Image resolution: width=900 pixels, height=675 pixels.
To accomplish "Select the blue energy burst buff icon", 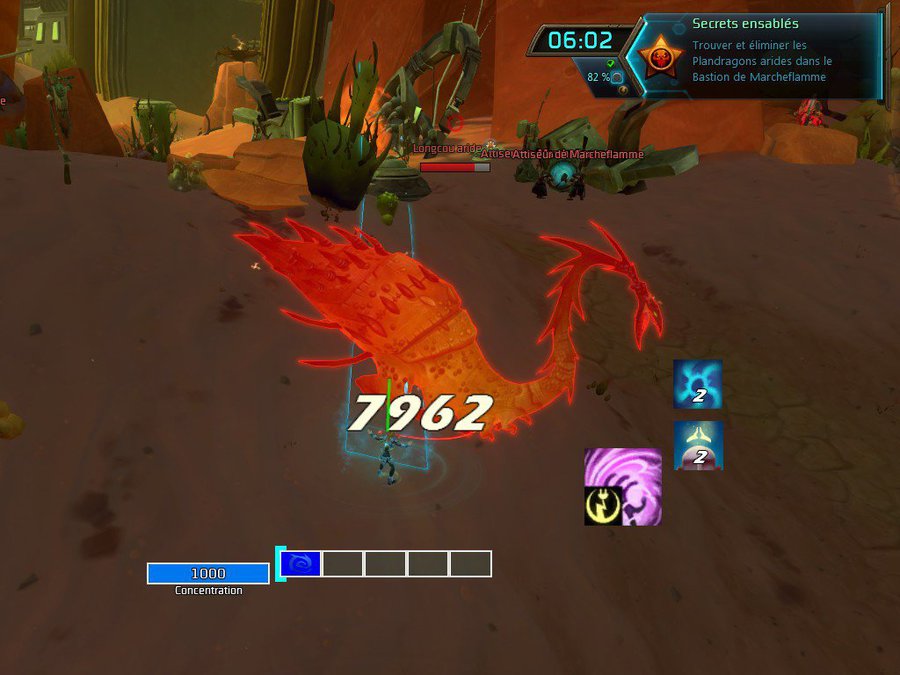I will 697,385.
